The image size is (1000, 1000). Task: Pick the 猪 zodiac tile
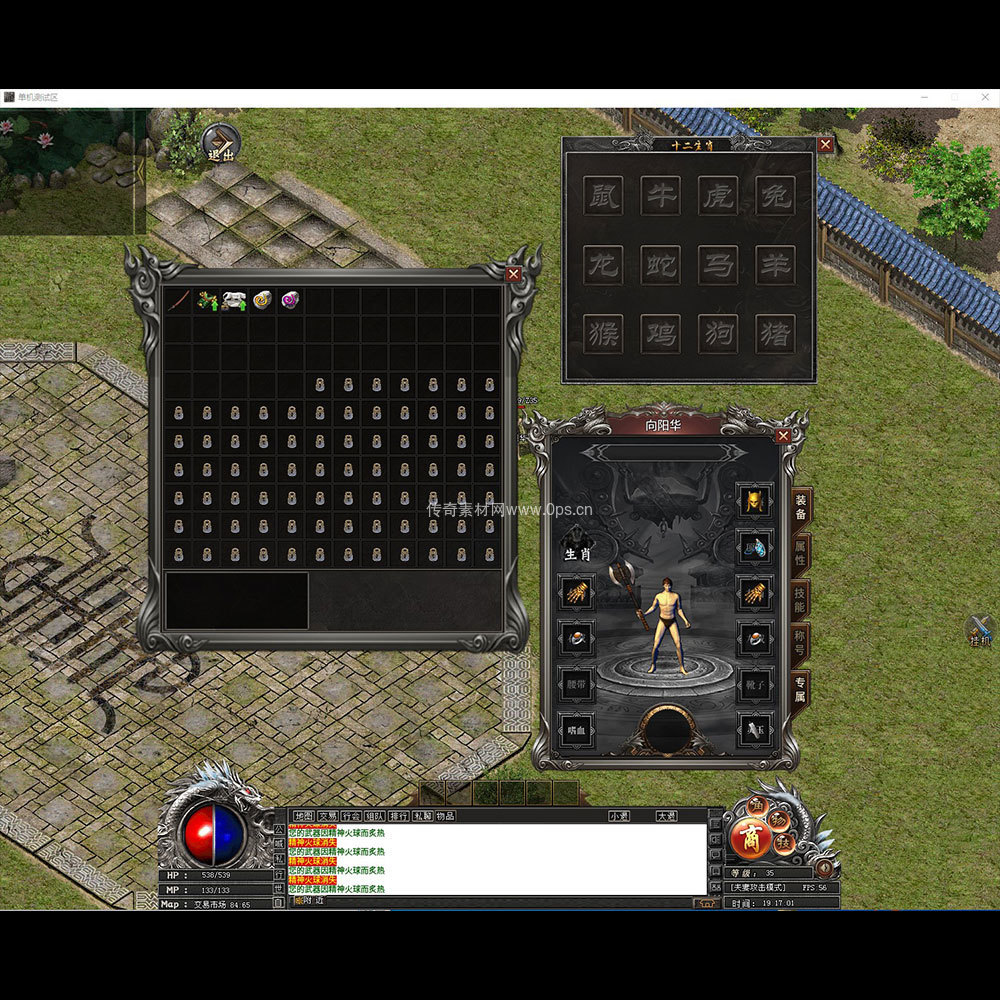(x=775, y=334)
